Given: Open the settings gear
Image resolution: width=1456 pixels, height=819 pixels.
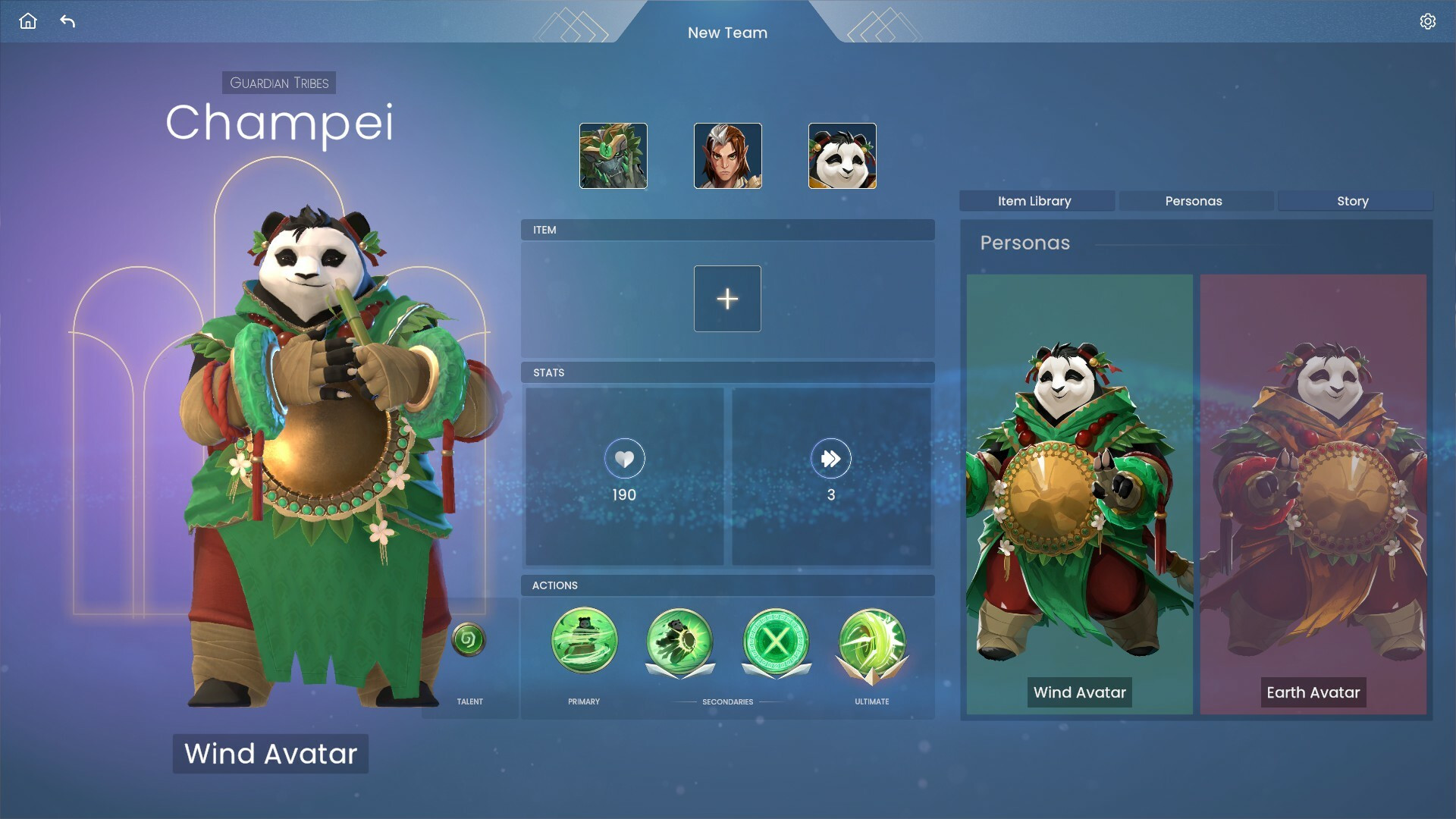Looking at the screenshot, I should (x=1427, y=21).
